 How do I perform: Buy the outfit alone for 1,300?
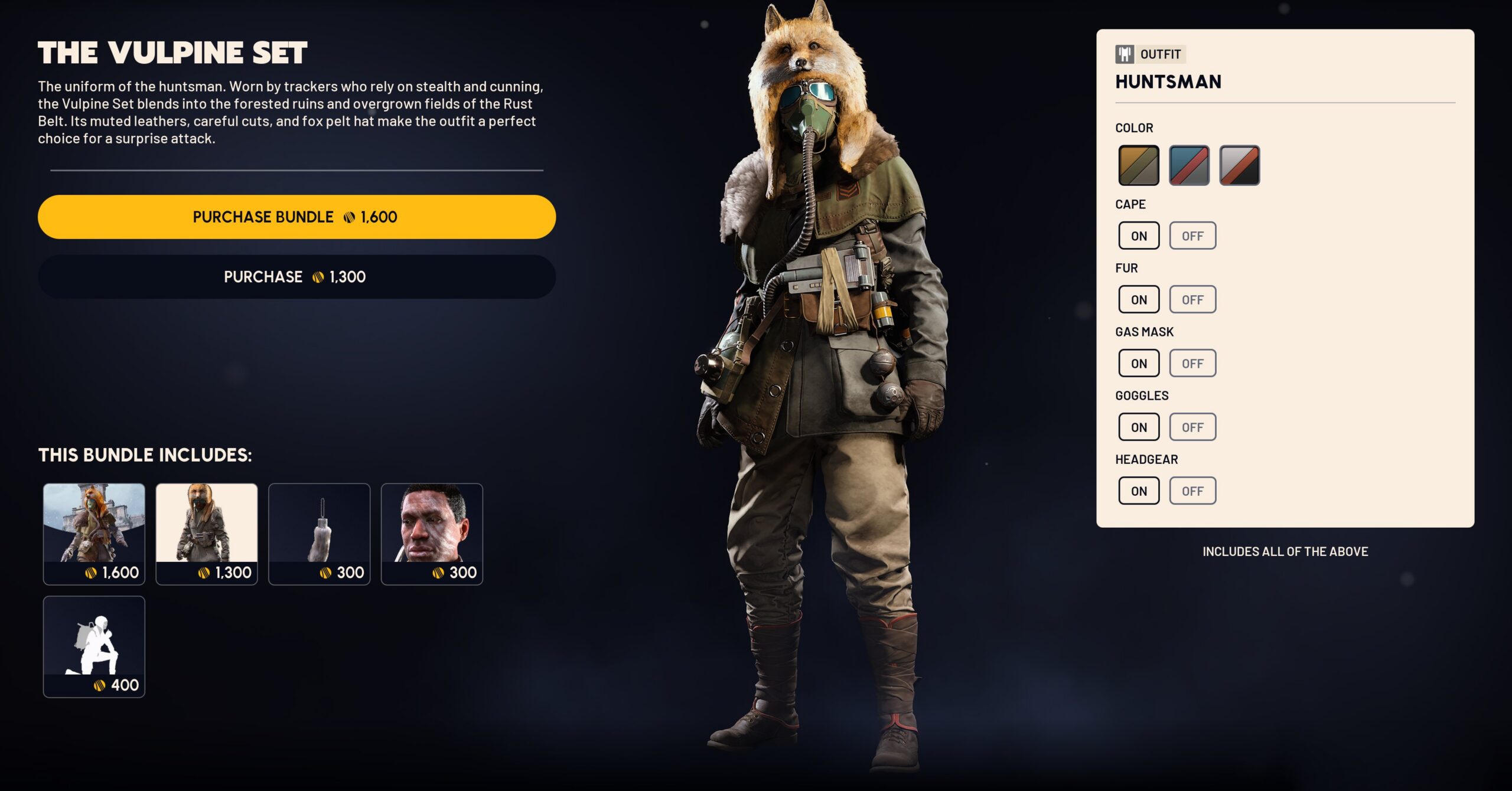[296, 277]
